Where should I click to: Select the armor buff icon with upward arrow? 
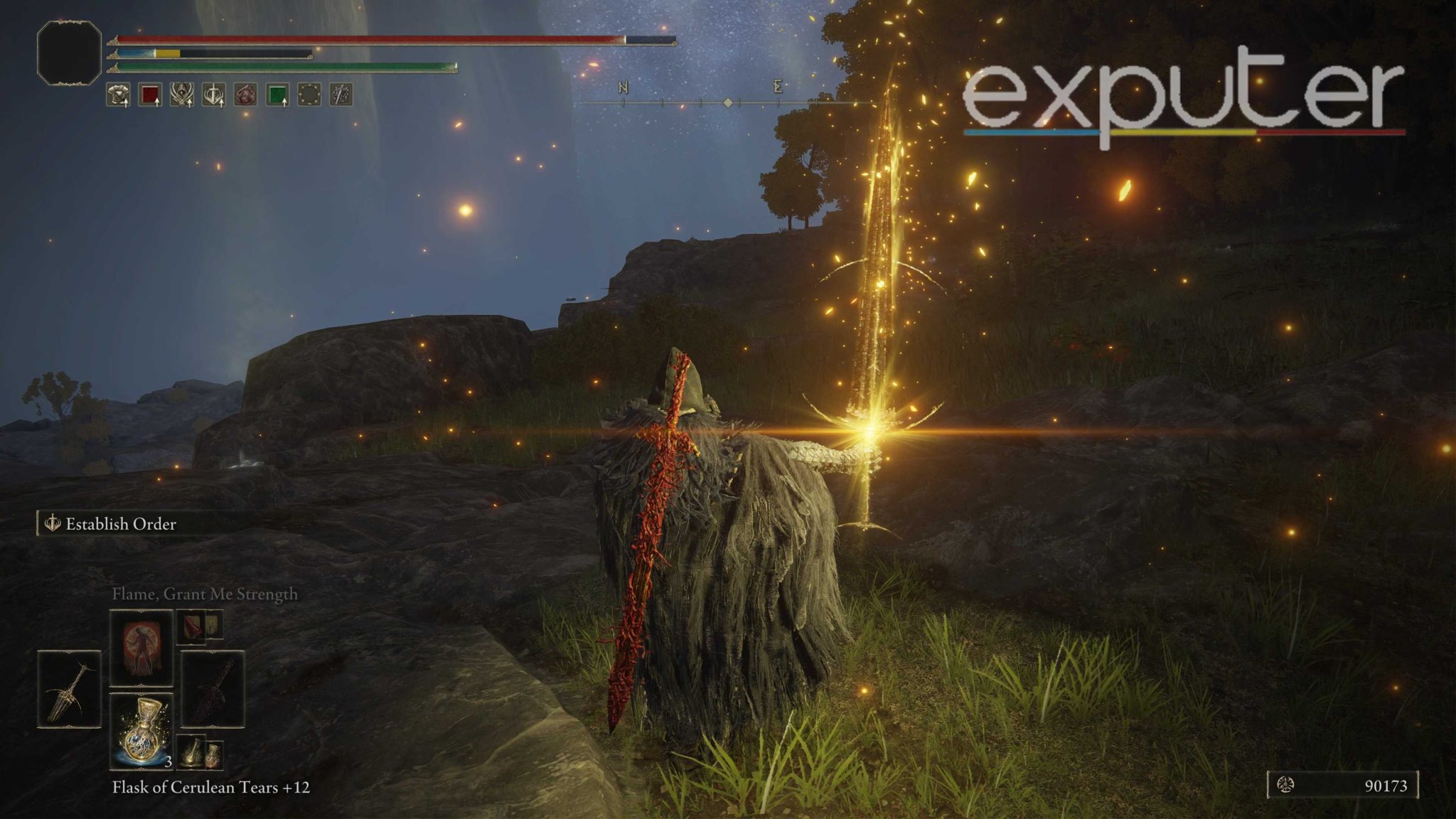118,95
